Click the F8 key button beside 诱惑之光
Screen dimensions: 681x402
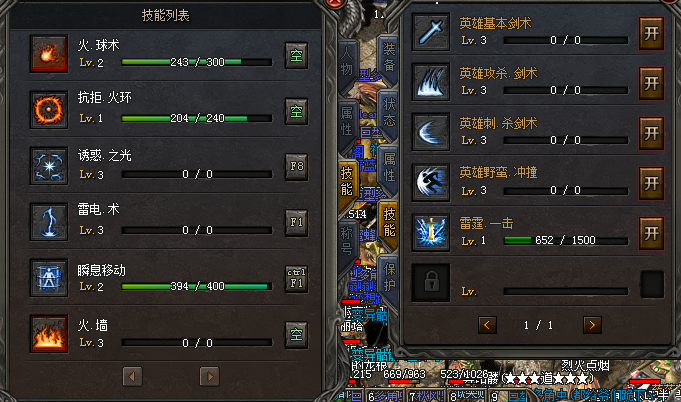[x=296, y=165]
